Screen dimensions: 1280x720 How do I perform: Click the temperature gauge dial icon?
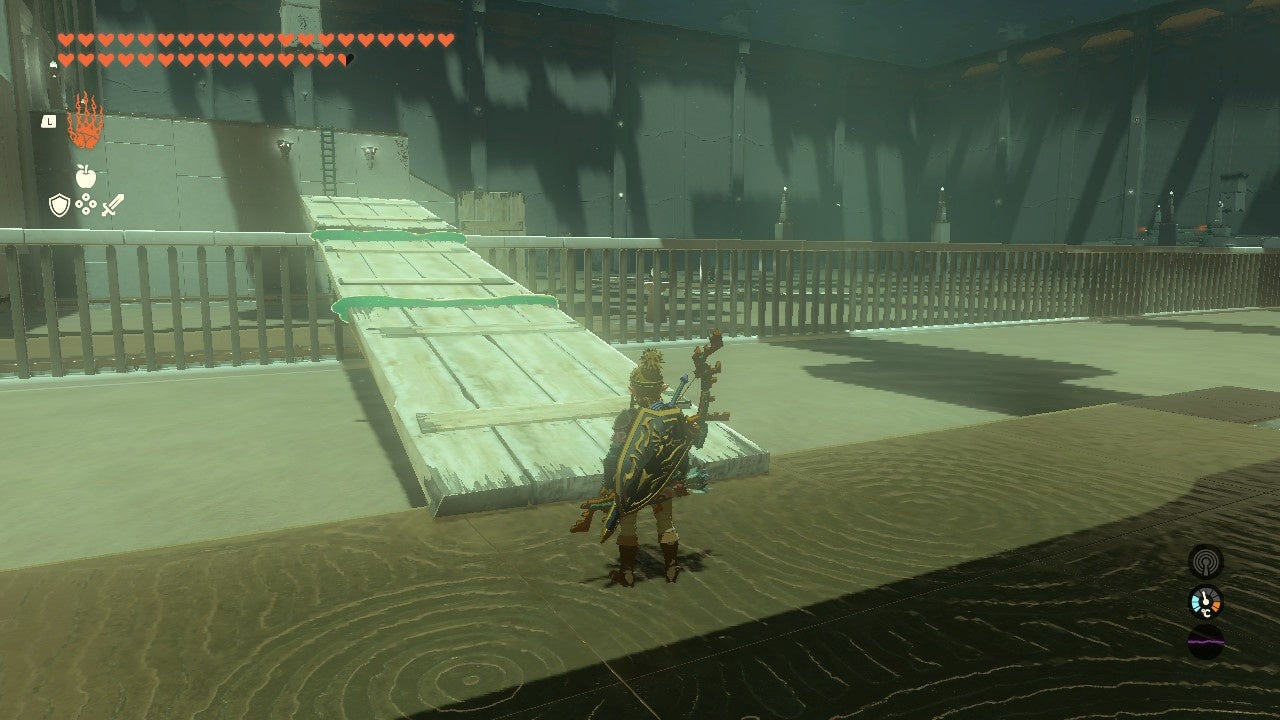(1205, 601)
